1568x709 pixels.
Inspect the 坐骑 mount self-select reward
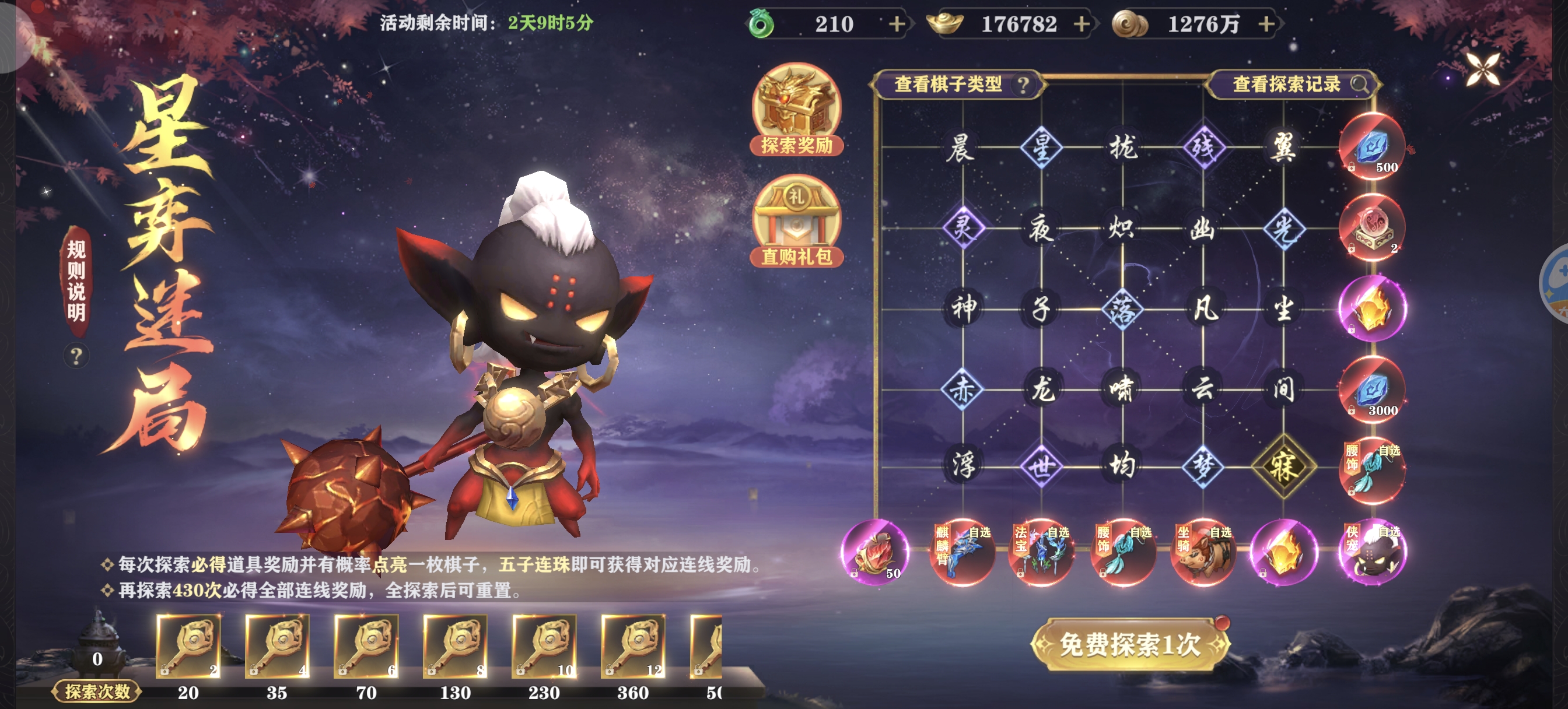[1203, 552]
